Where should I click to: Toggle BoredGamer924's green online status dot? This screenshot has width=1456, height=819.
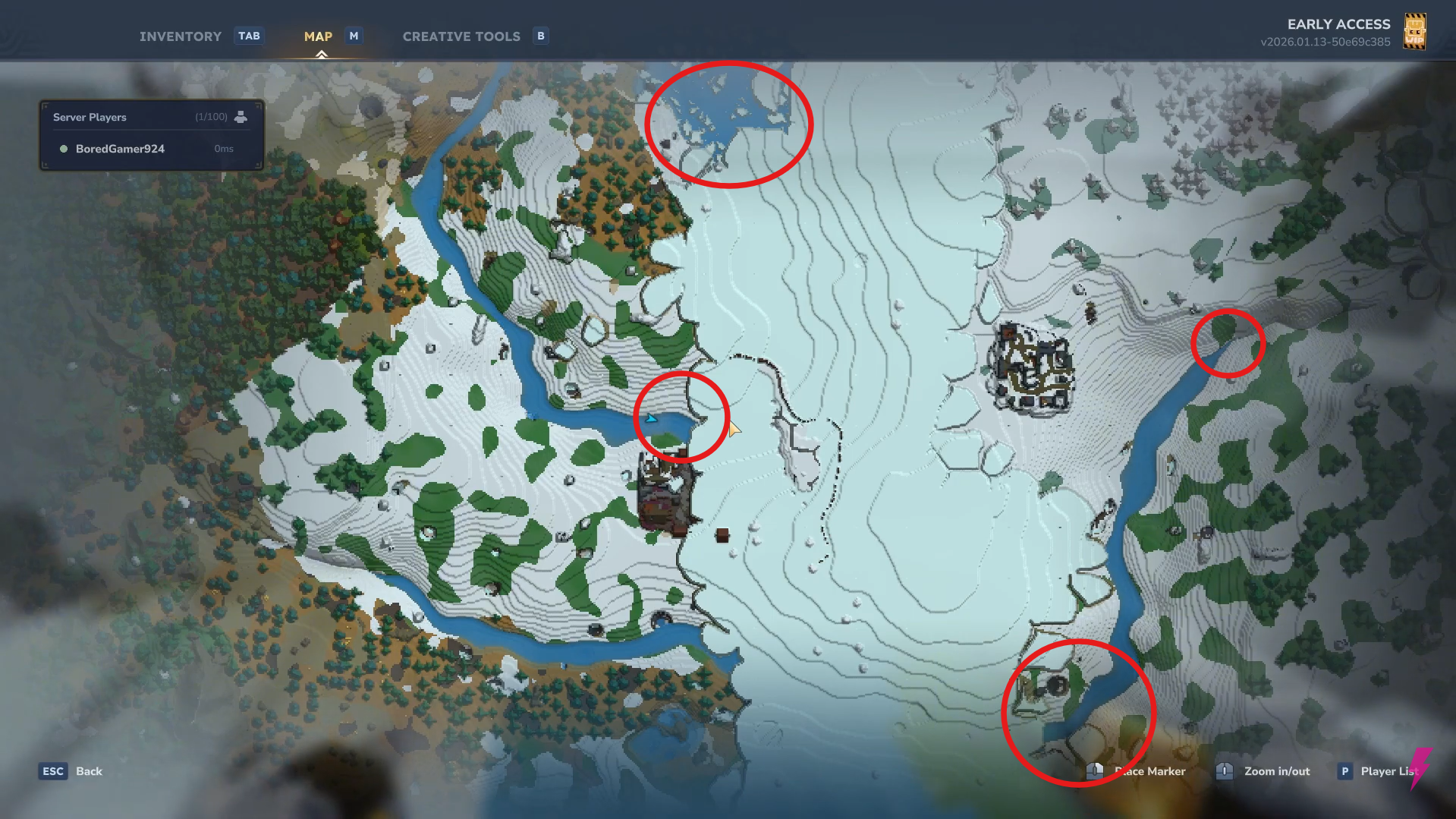click(x=64, y=149)
